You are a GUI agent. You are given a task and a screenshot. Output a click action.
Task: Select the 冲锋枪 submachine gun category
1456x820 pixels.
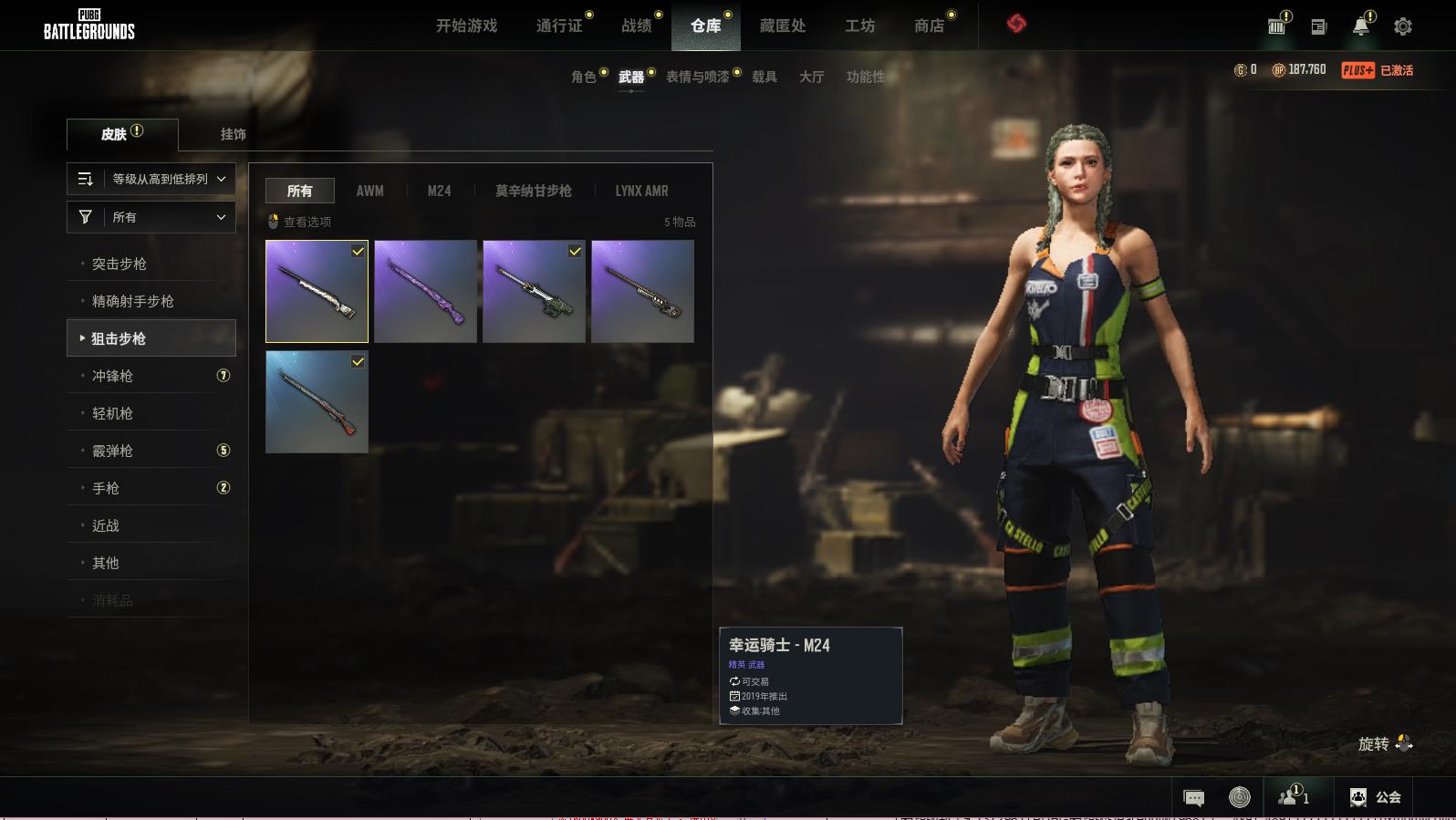pyautogui.click(x=113, y=376)
